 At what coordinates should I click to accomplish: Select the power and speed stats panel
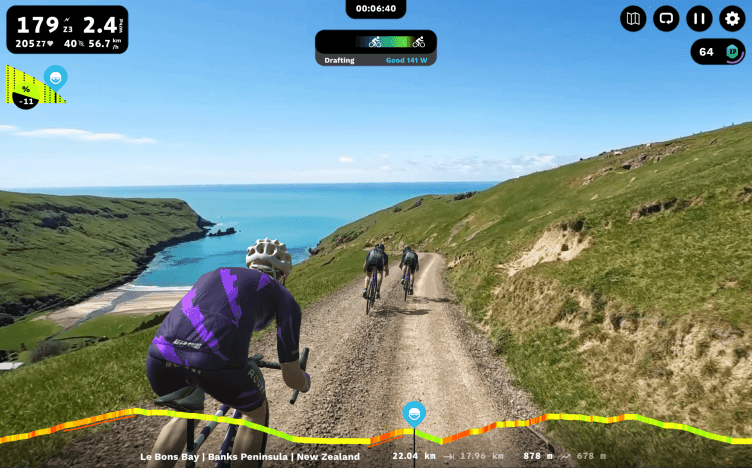click(x=66, y=30)
